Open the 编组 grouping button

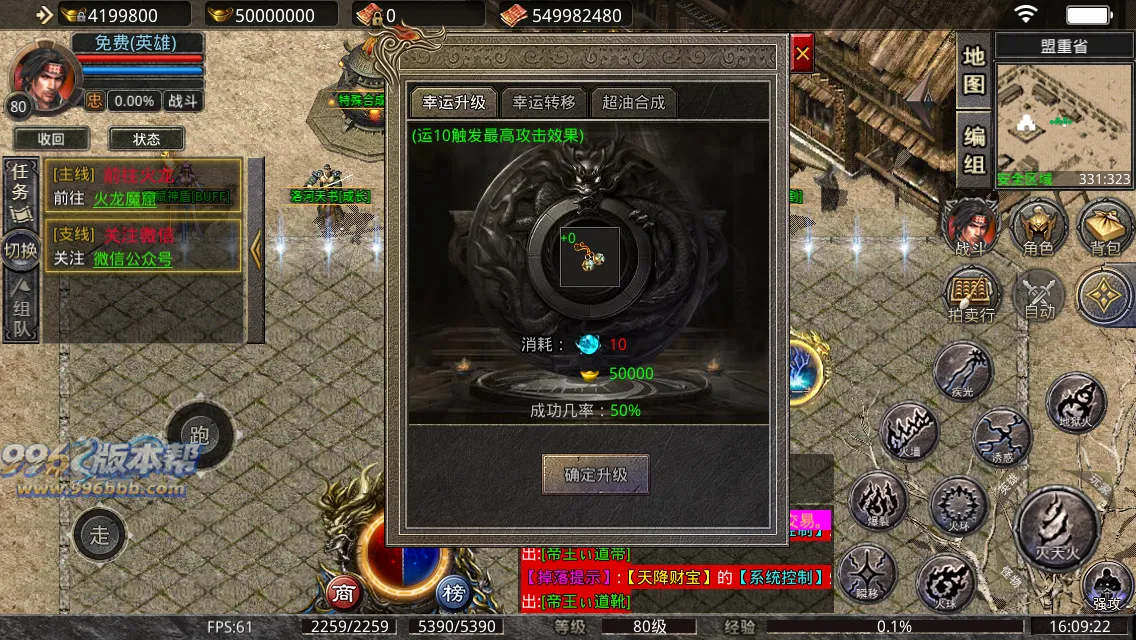(974, 149)
